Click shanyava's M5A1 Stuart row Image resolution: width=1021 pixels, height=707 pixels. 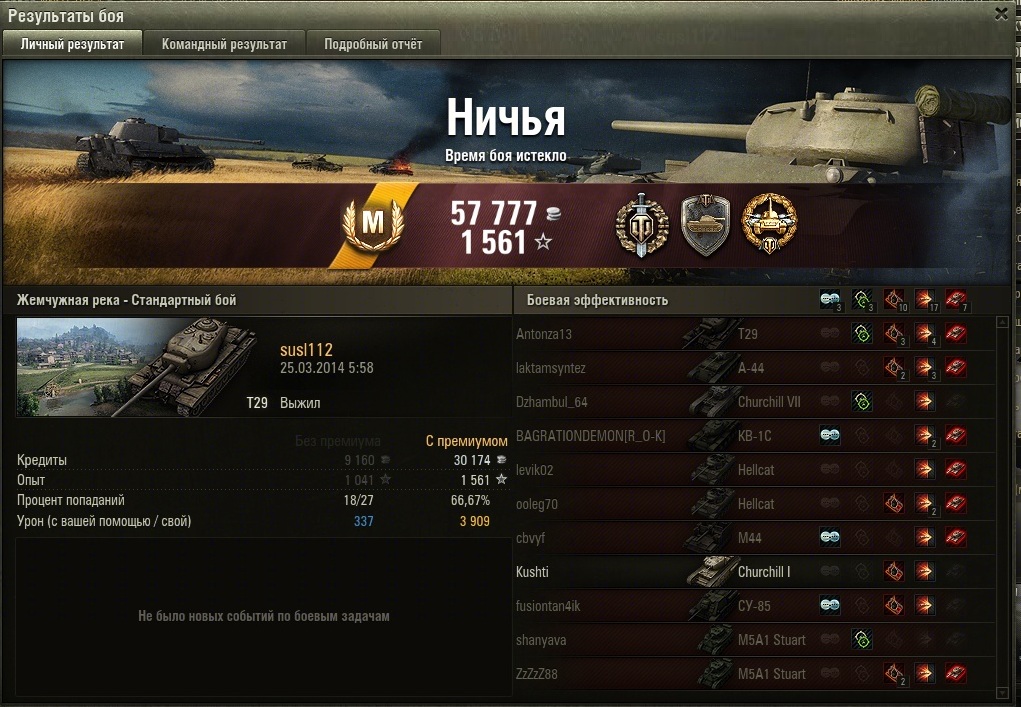[x=650, y=640]
